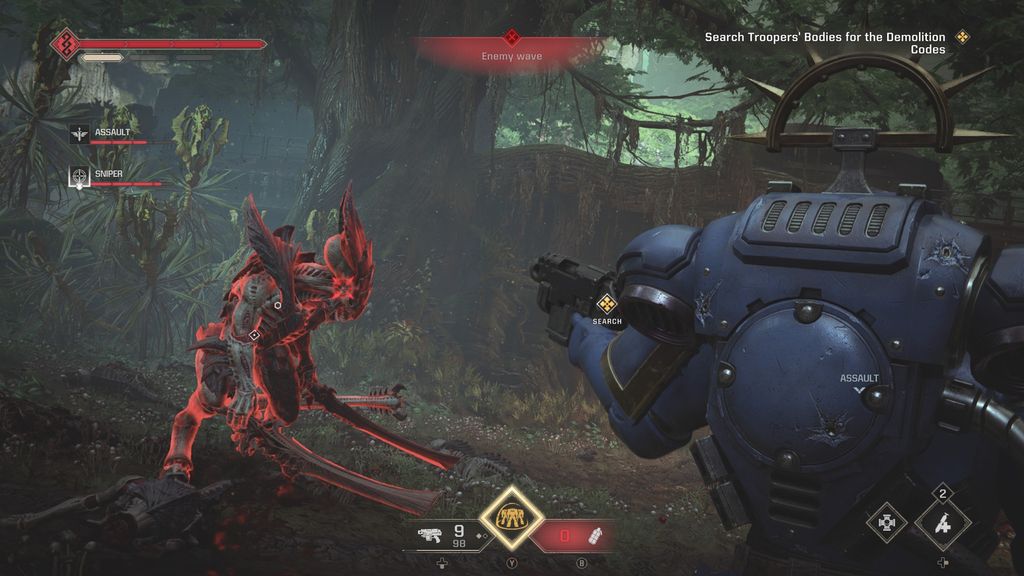Select the Assault squadmate class icon

pos(80,133)
